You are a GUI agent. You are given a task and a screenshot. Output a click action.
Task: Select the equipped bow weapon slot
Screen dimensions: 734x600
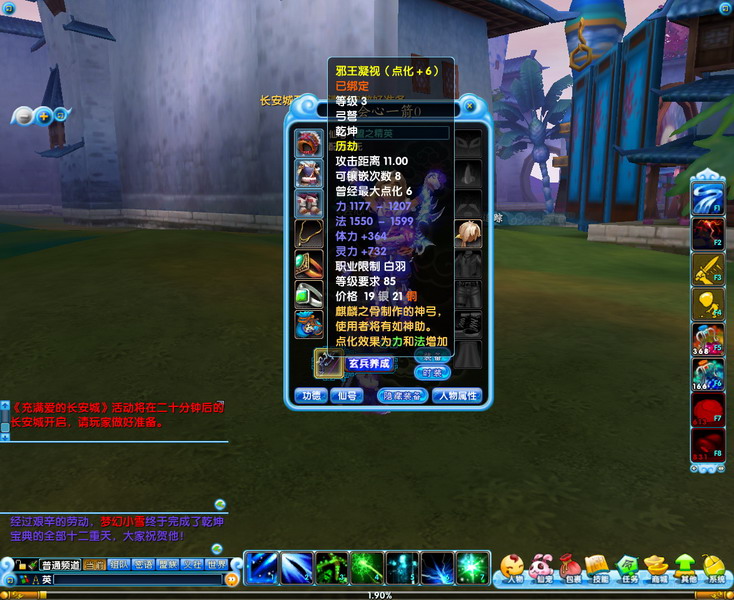pos(329,362)
